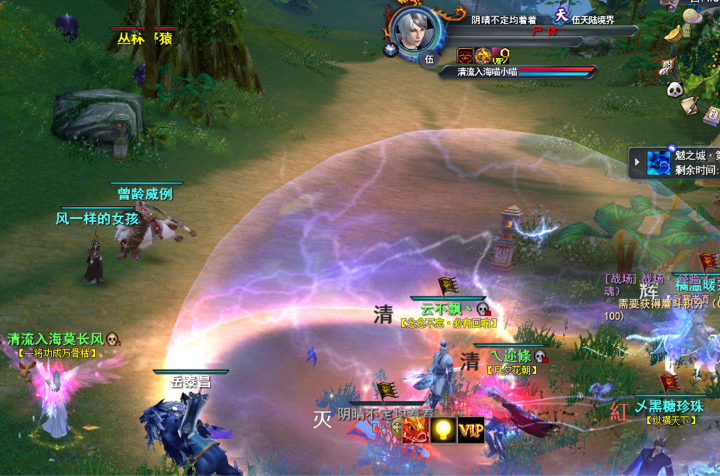Click the orange swirl buff icon

pos(484,56)
